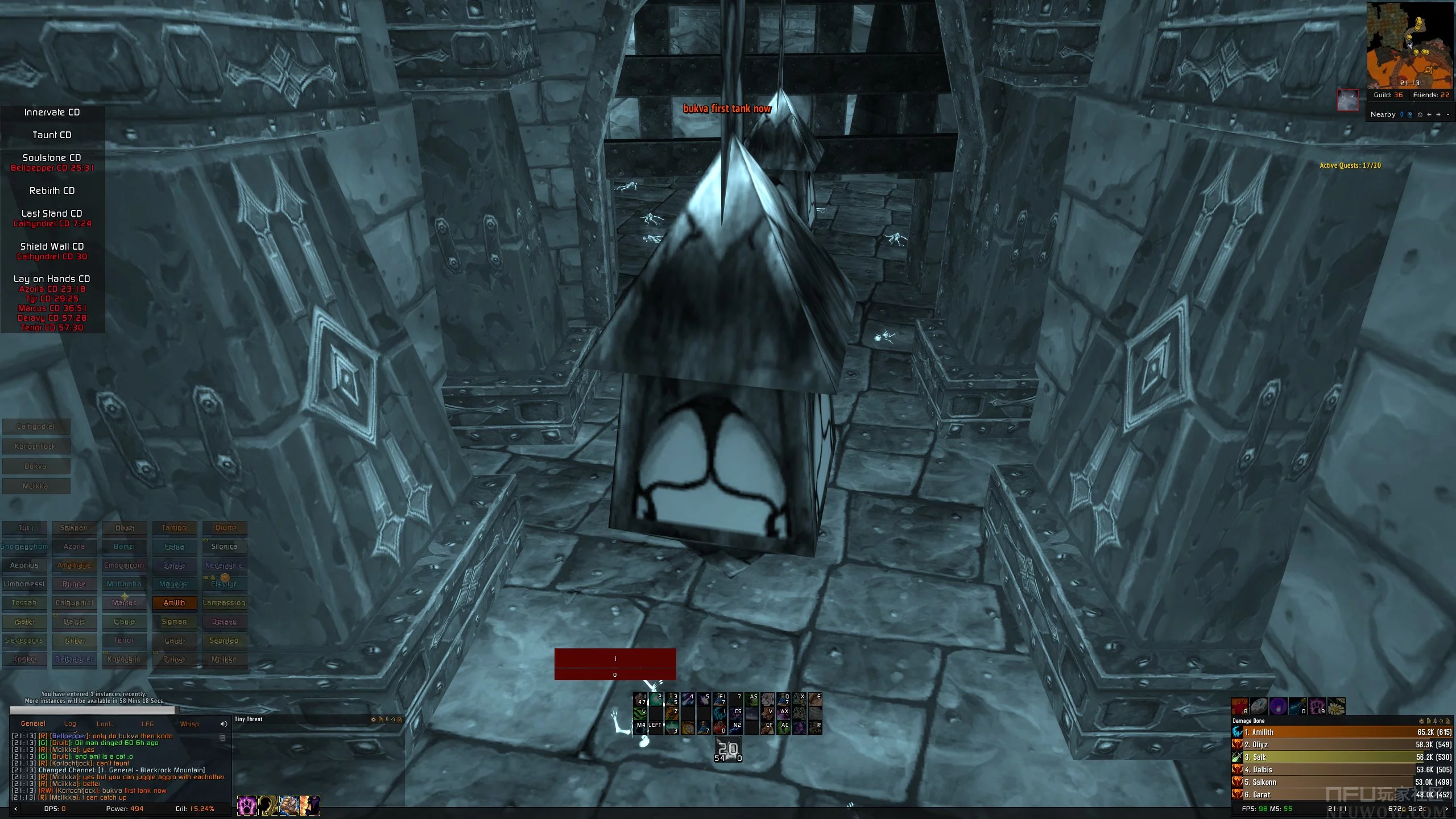Show the General chat tab

pyautogui.click(x=33, y=723)
